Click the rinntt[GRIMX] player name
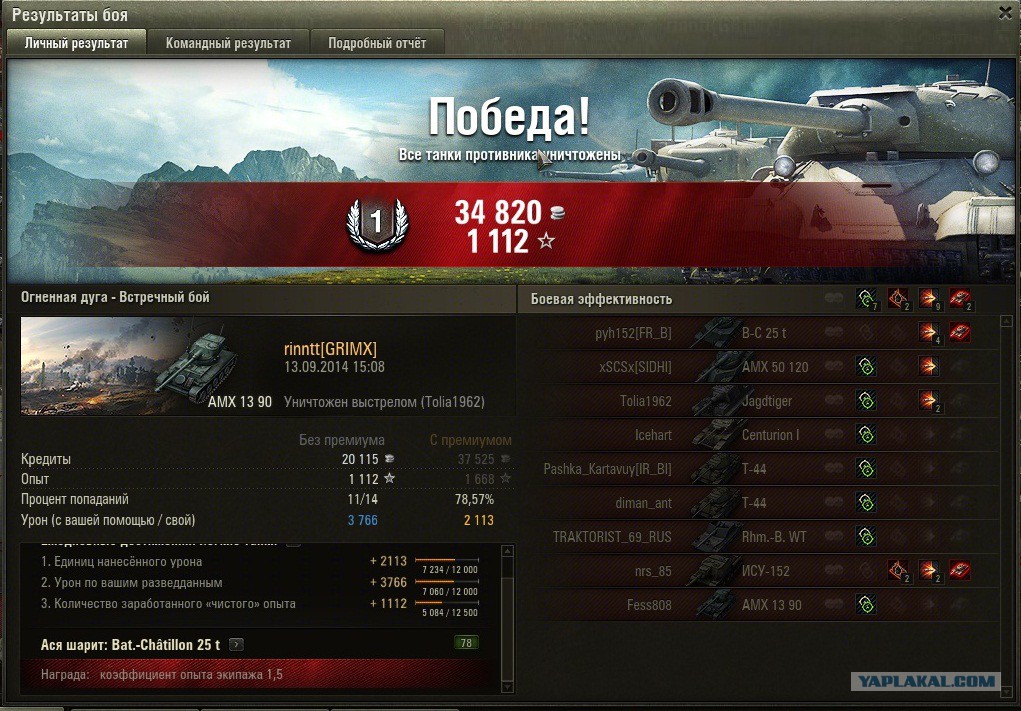This screenshot has width=1021, height=711. point(330,348)
